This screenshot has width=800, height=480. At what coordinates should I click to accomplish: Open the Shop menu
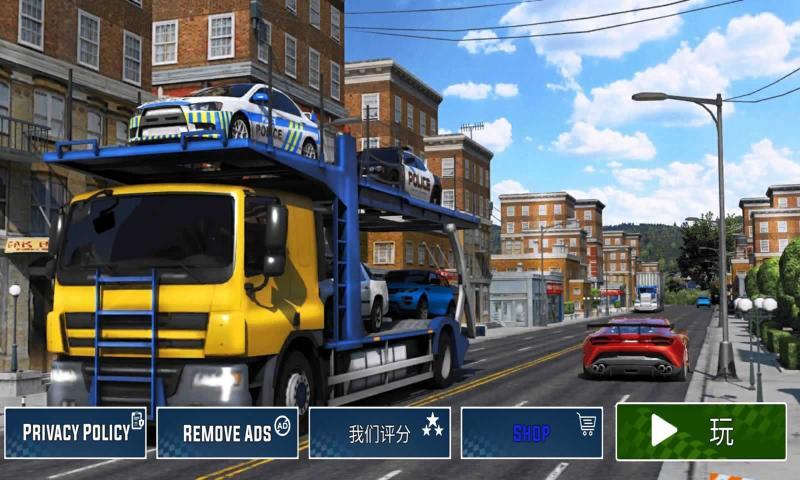pos(531,432)
